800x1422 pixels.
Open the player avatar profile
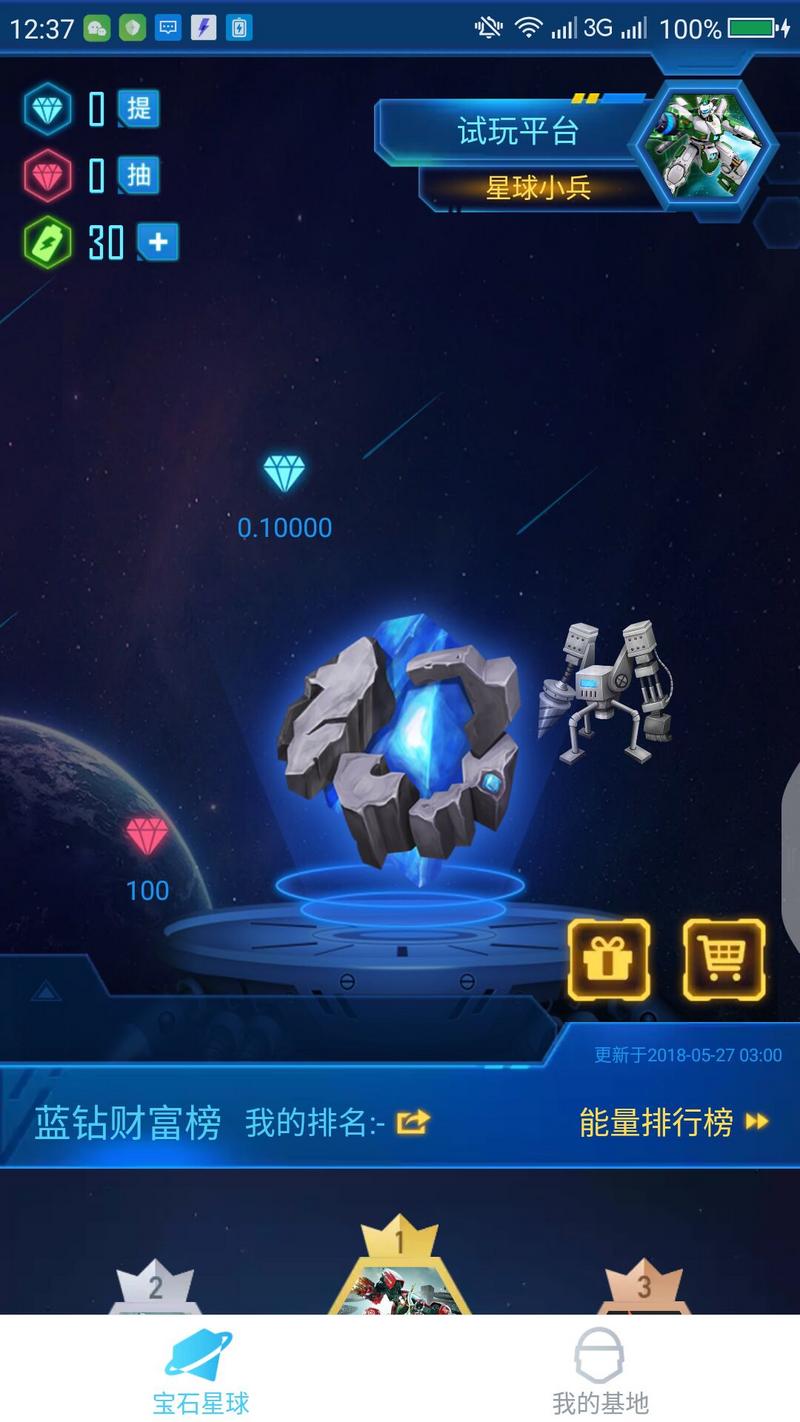click(x=702, y=145)
